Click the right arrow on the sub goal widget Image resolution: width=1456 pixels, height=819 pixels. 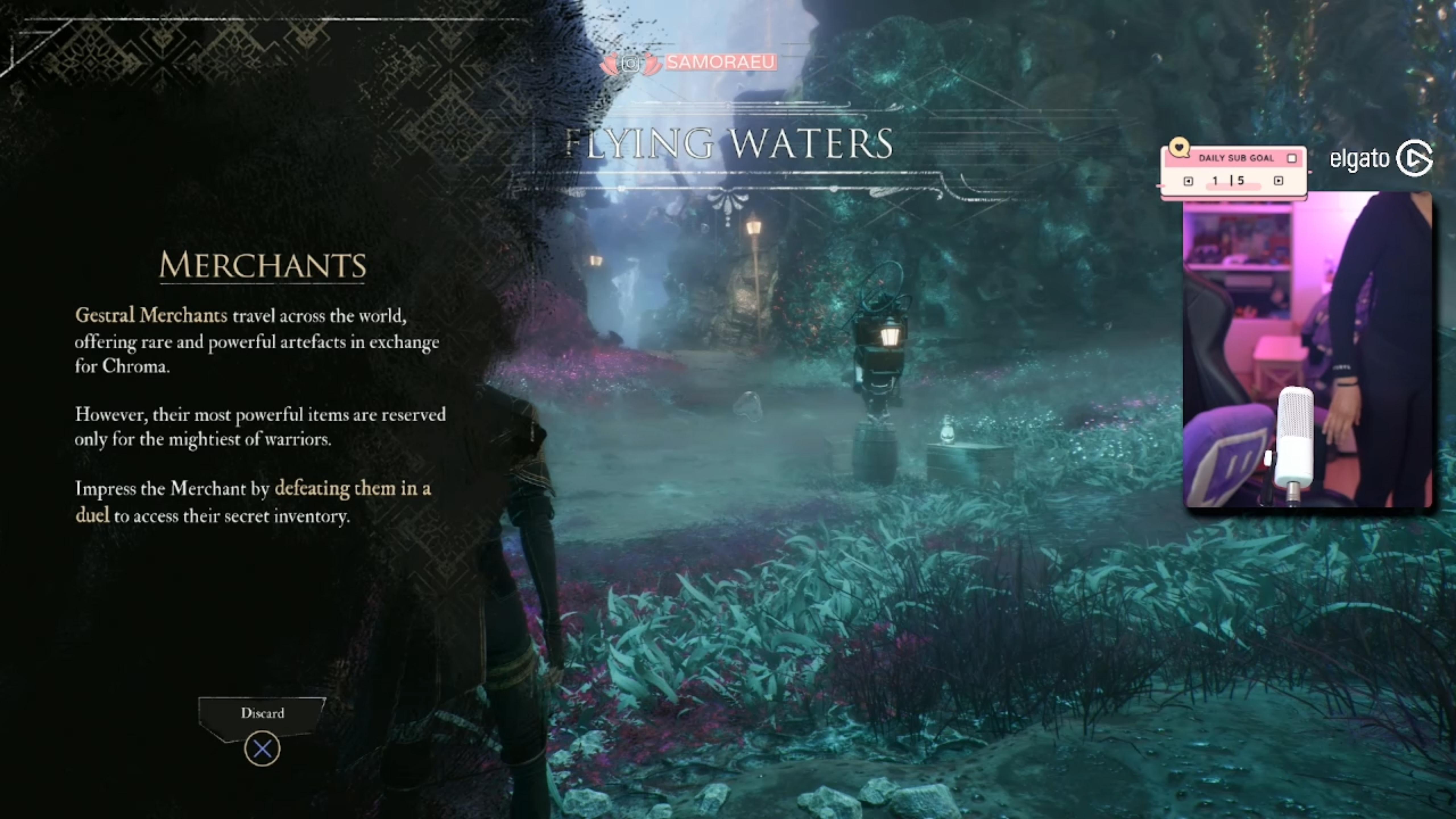pos(1279,181)
